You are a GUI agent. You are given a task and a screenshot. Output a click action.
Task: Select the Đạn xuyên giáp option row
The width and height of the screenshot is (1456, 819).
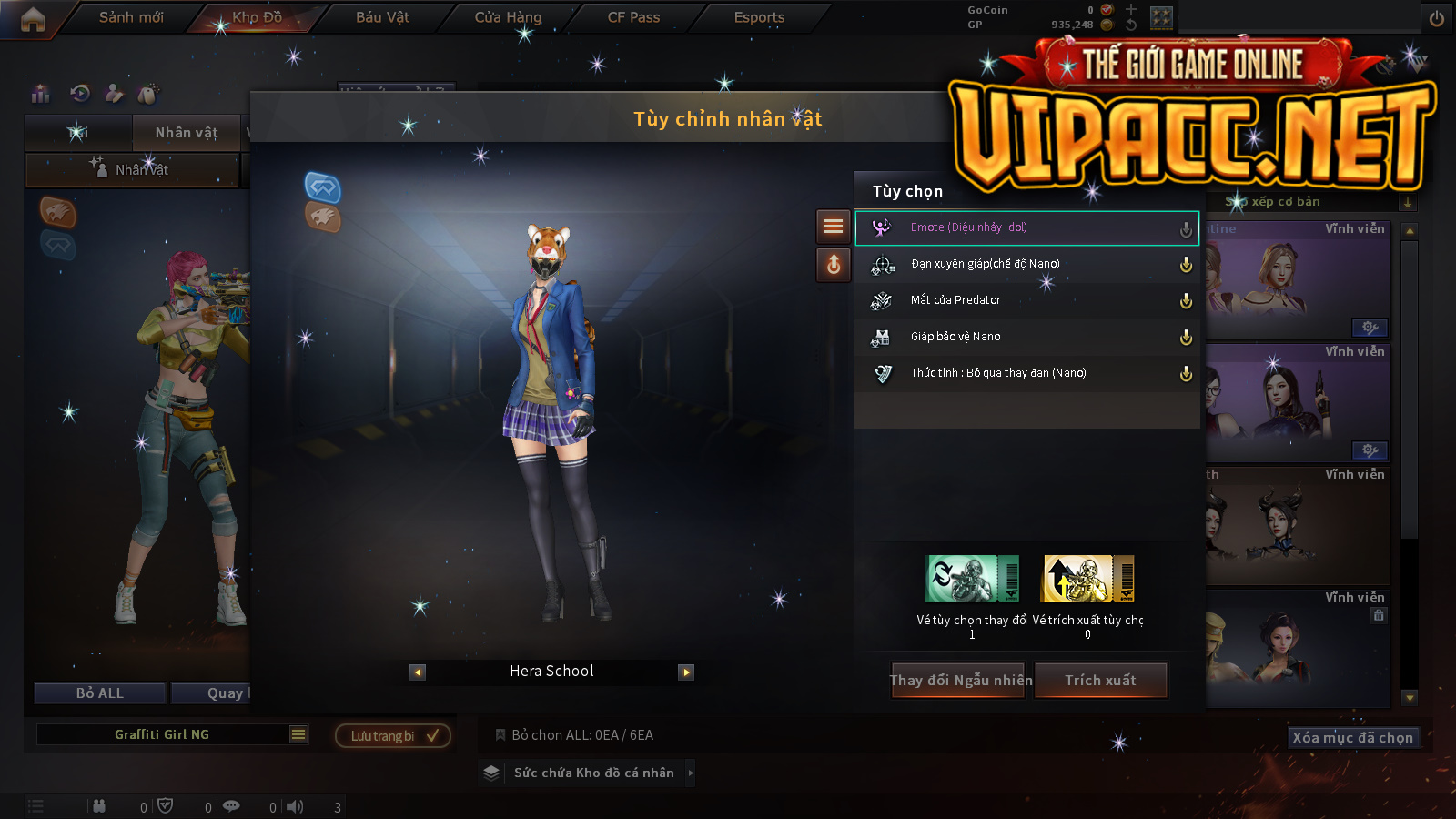coord(1026,264)
